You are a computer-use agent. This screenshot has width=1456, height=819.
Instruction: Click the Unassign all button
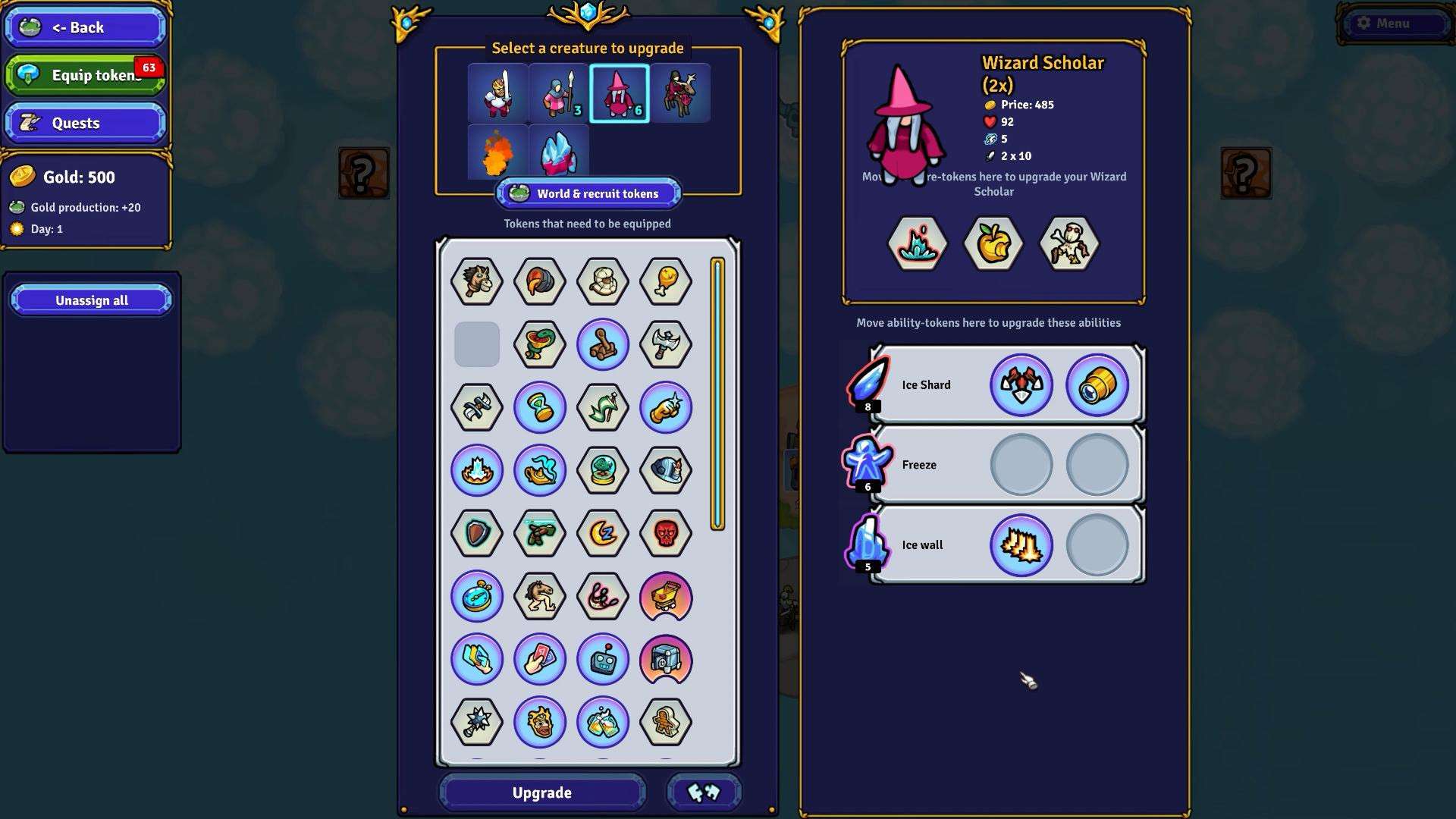(x=91, y=300)
